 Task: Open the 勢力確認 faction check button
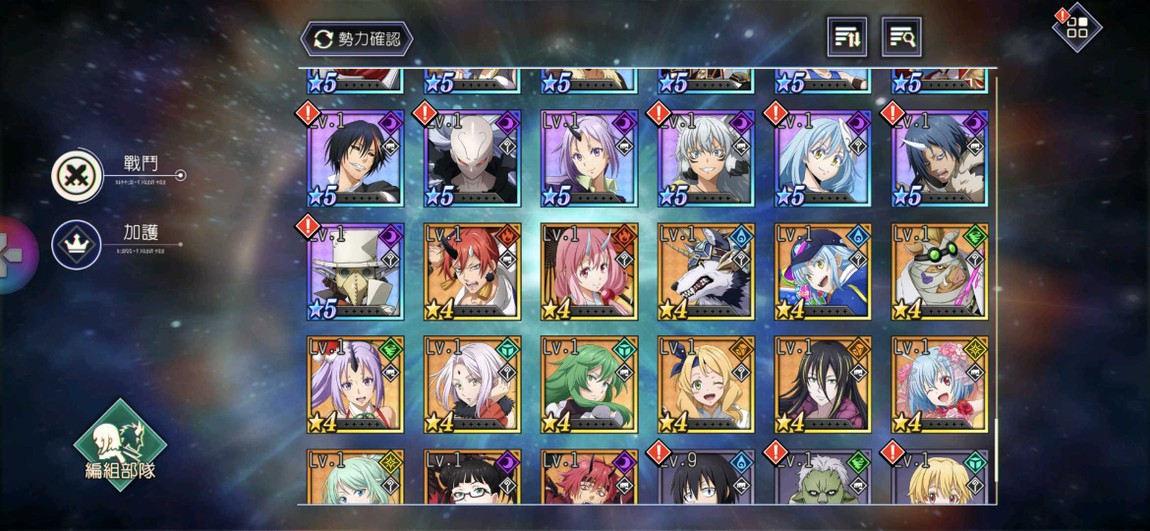[x=357, y=39]
